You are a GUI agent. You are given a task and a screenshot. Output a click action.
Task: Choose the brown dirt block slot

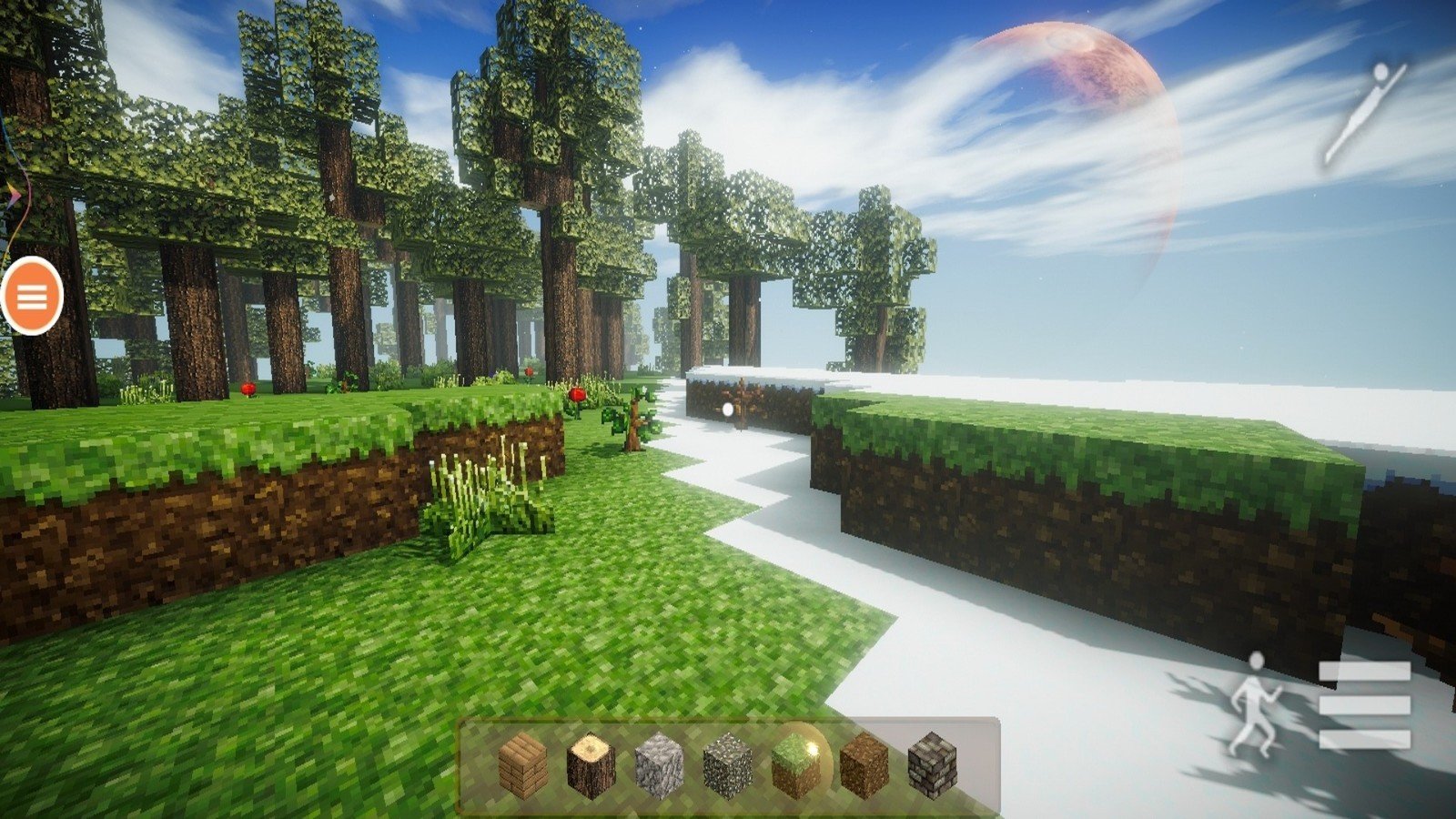[x=864, y=766]
